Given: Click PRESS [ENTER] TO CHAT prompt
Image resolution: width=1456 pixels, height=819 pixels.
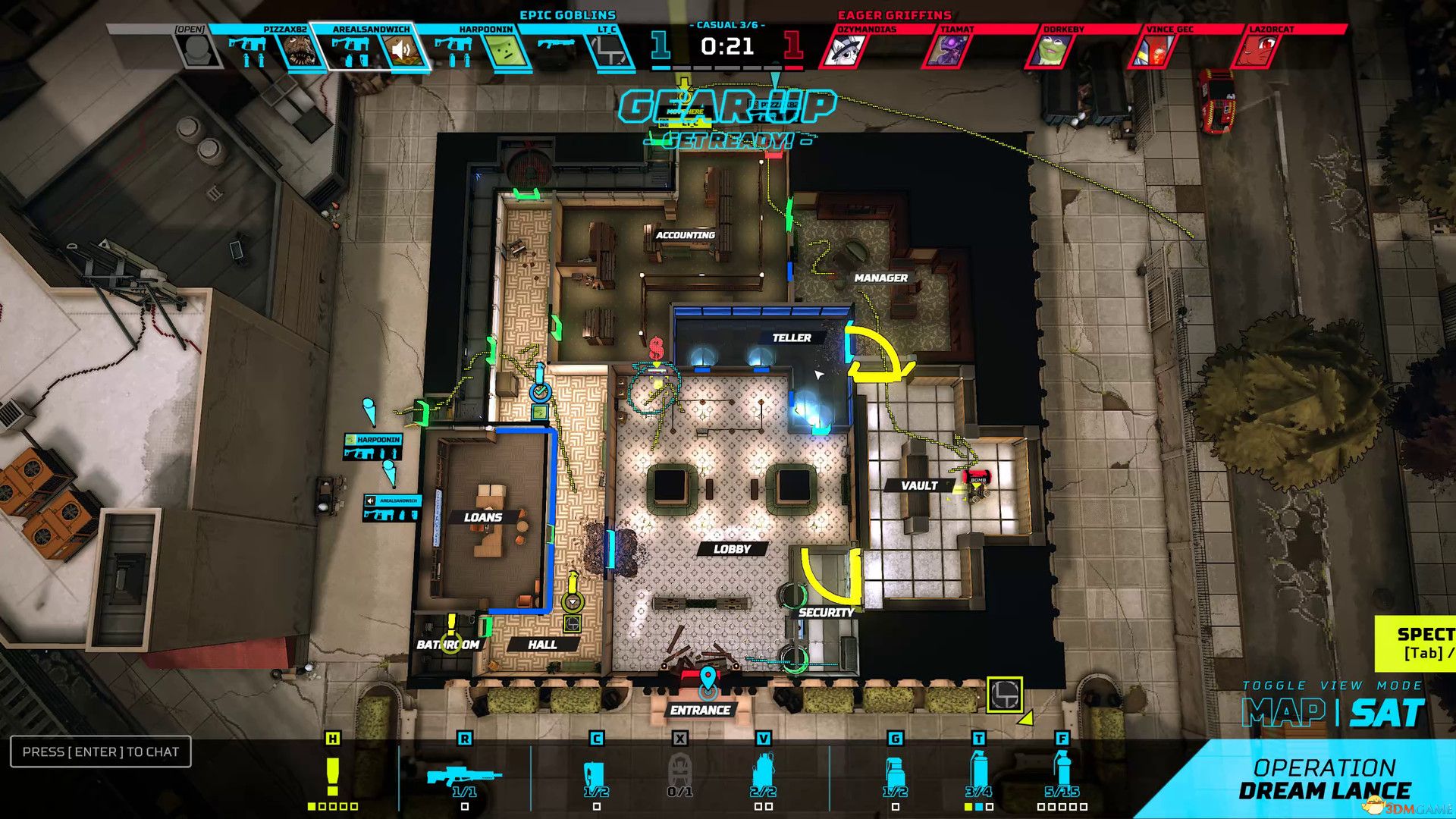Looking at the screenshot, I should point(99,752).
